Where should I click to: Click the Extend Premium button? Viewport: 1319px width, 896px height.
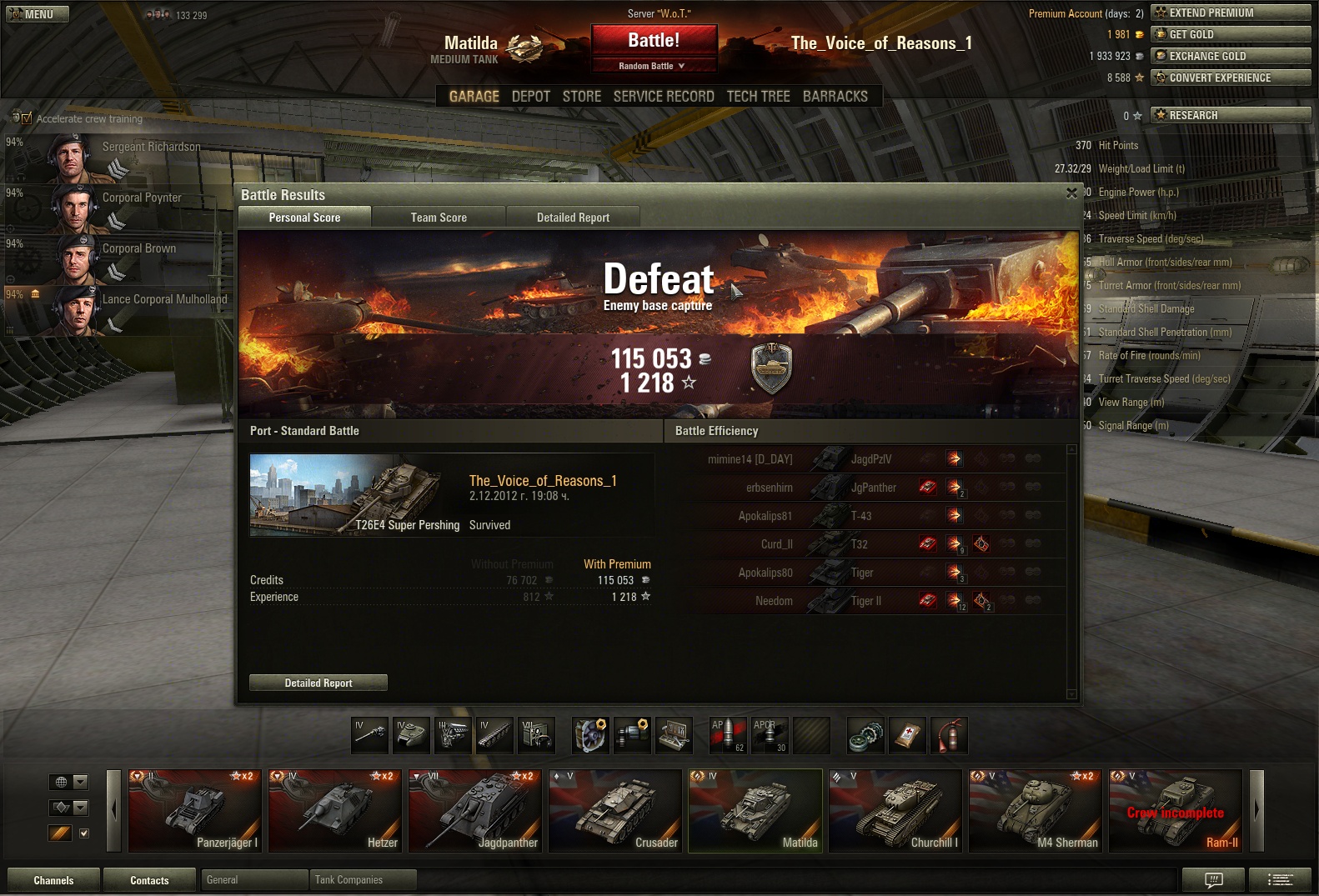tap(1230, 13)
